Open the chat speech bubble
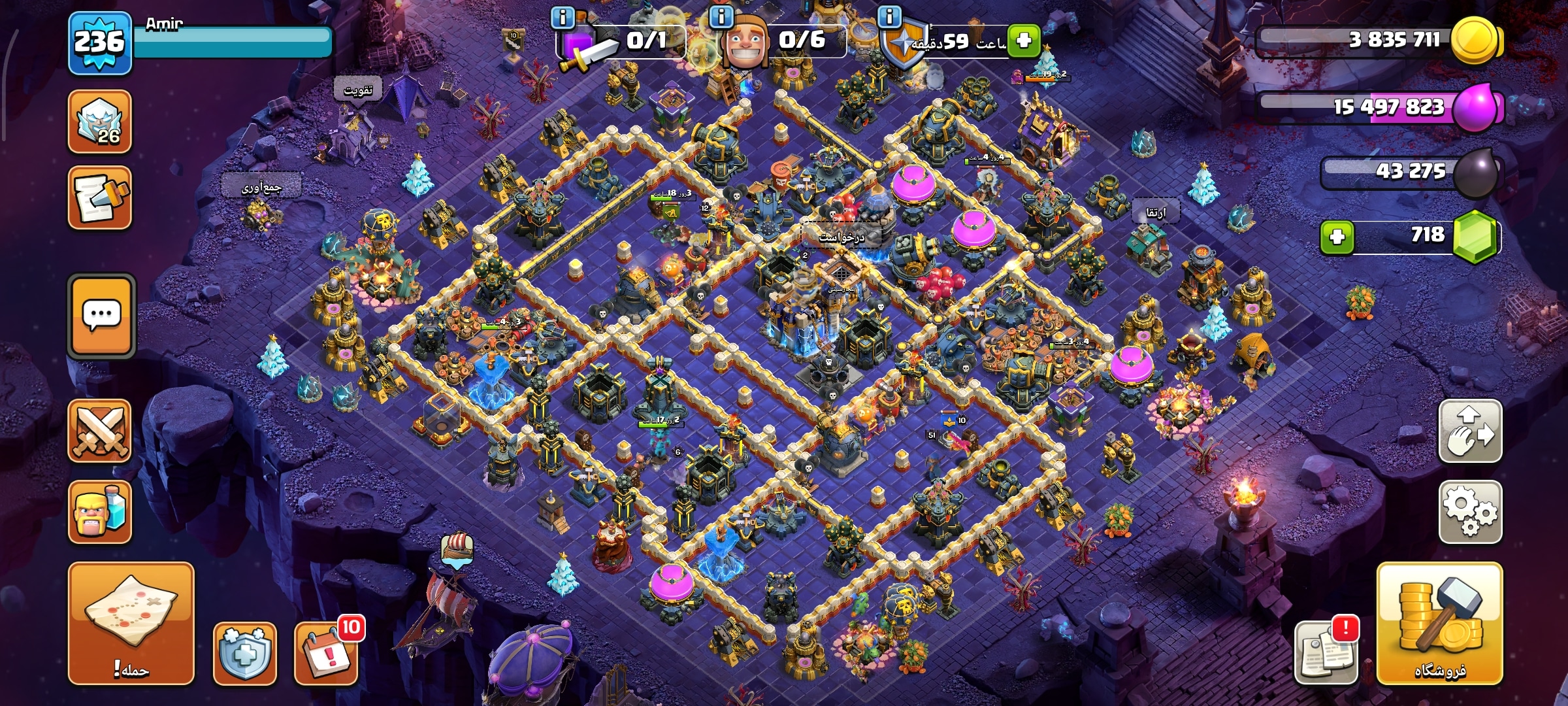1568x706 pixels. pos(101,316)
